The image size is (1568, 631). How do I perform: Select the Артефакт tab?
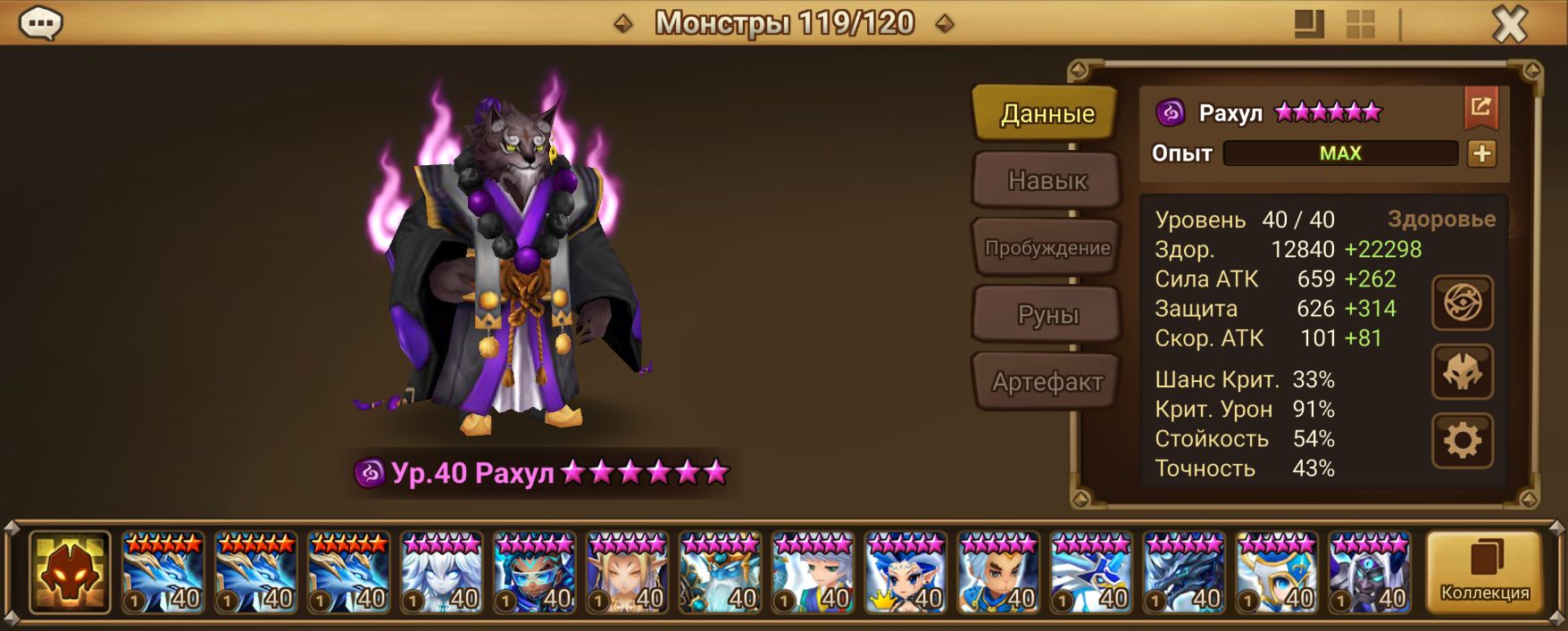click(1046, 382)
